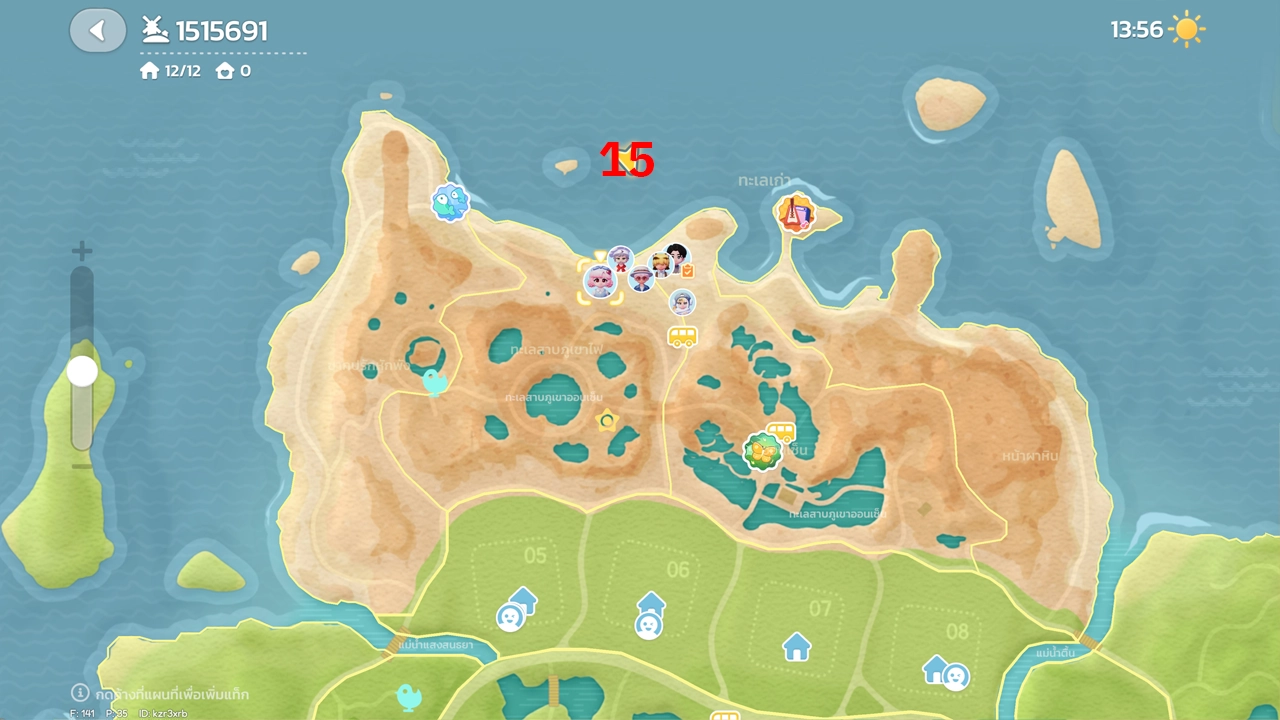
Task: Select the yellow star marker by the lake
Action: pyautogui.click(x=606, y=421)
